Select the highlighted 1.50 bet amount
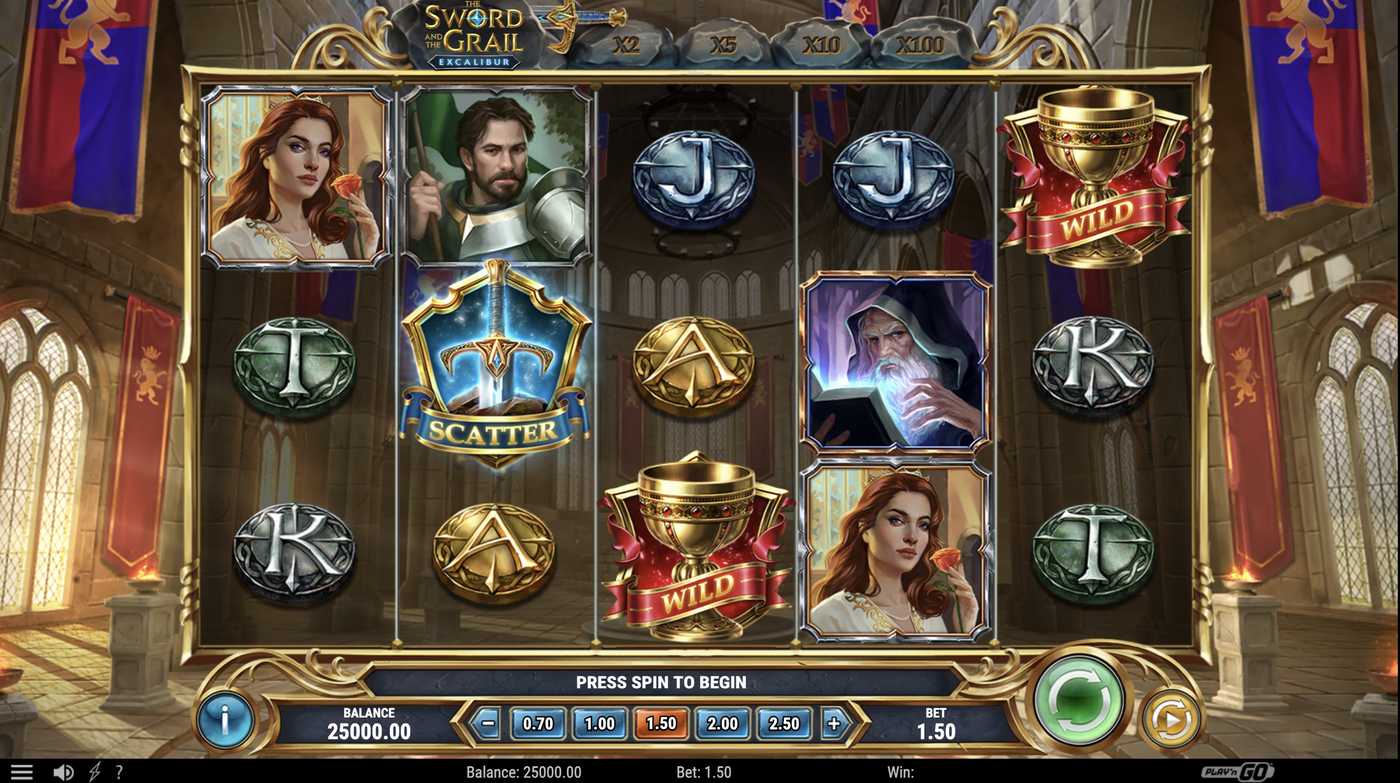 tap(660, 723)
